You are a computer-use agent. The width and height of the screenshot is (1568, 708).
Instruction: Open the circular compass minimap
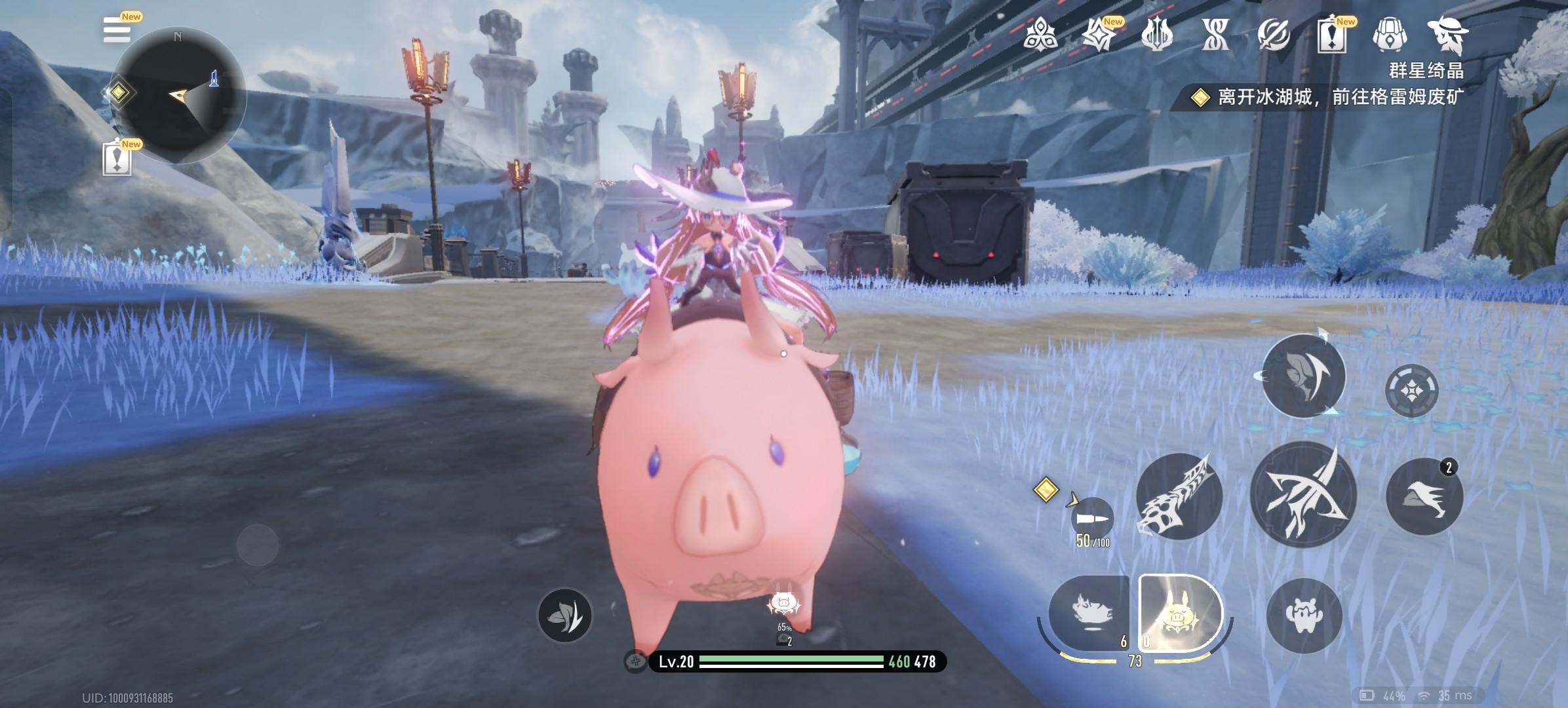(178, 96)
